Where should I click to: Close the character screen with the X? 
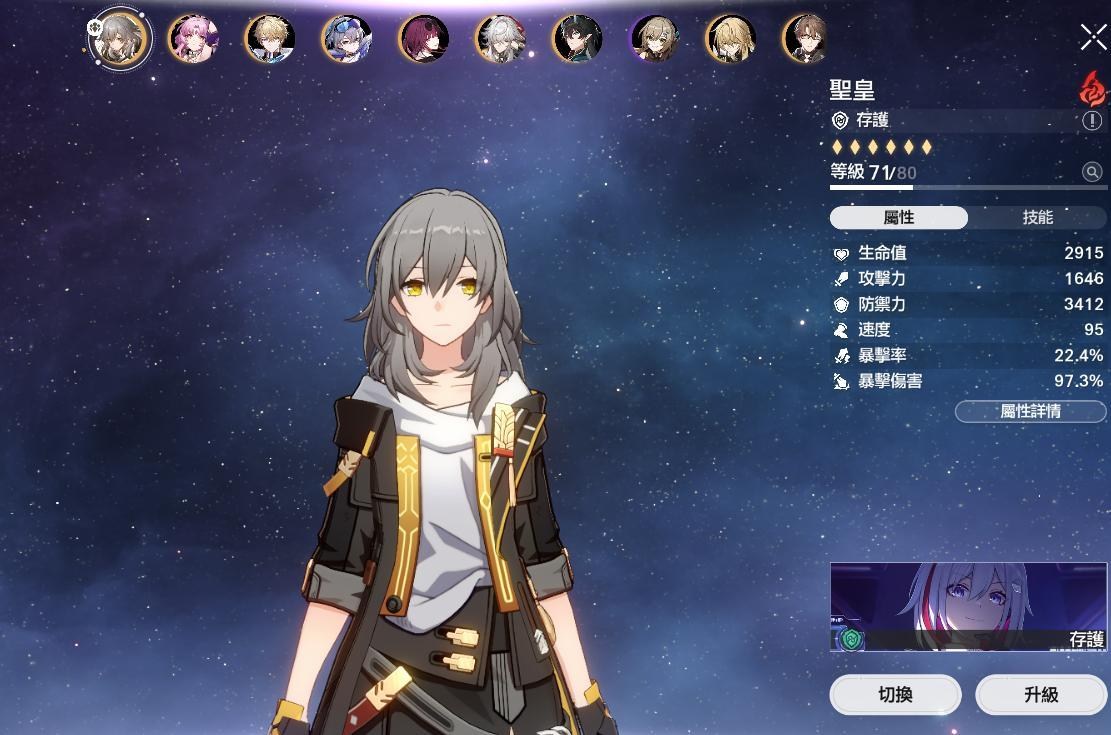click(x=1093, y=37)
